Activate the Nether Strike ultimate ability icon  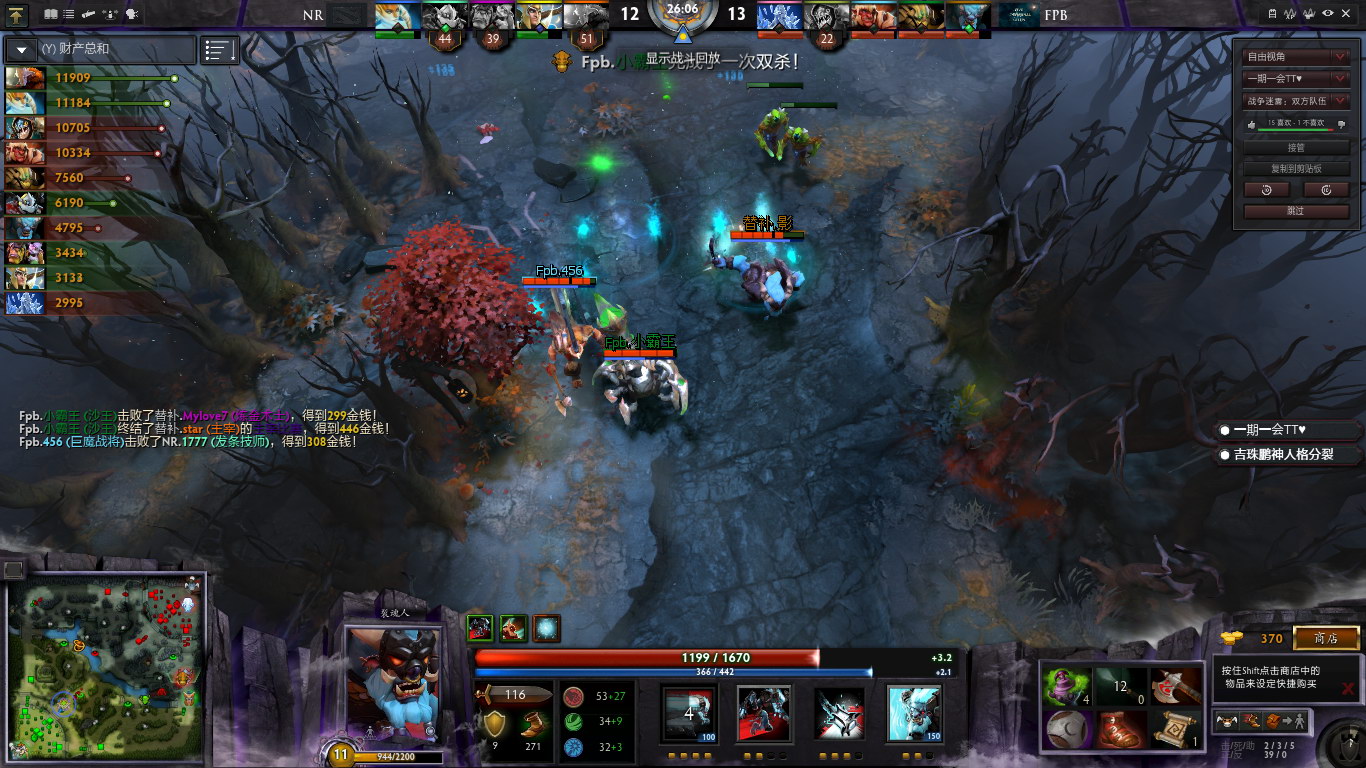pos(914,713)
